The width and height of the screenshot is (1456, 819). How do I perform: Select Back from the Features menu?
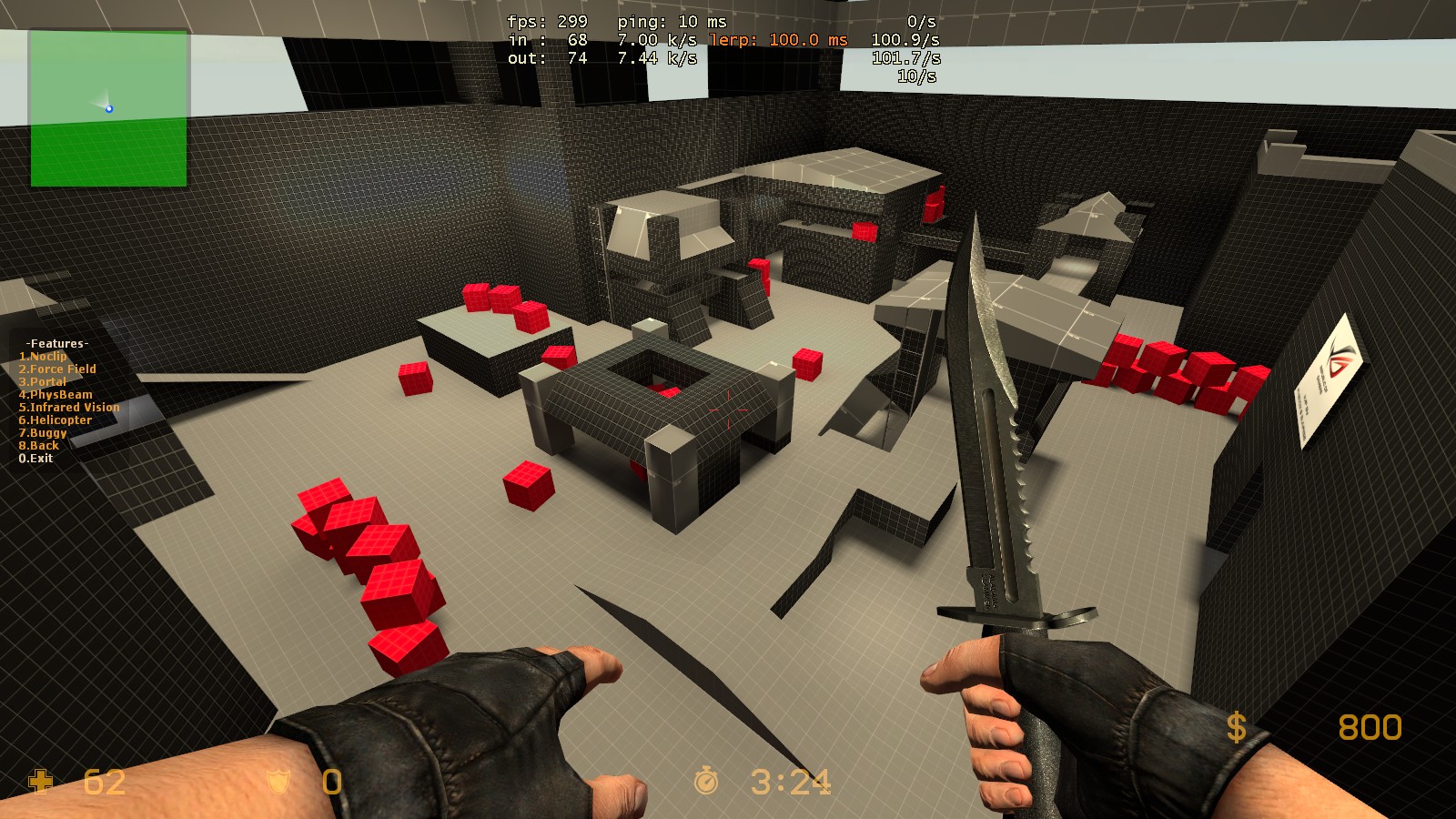(37, 445)
